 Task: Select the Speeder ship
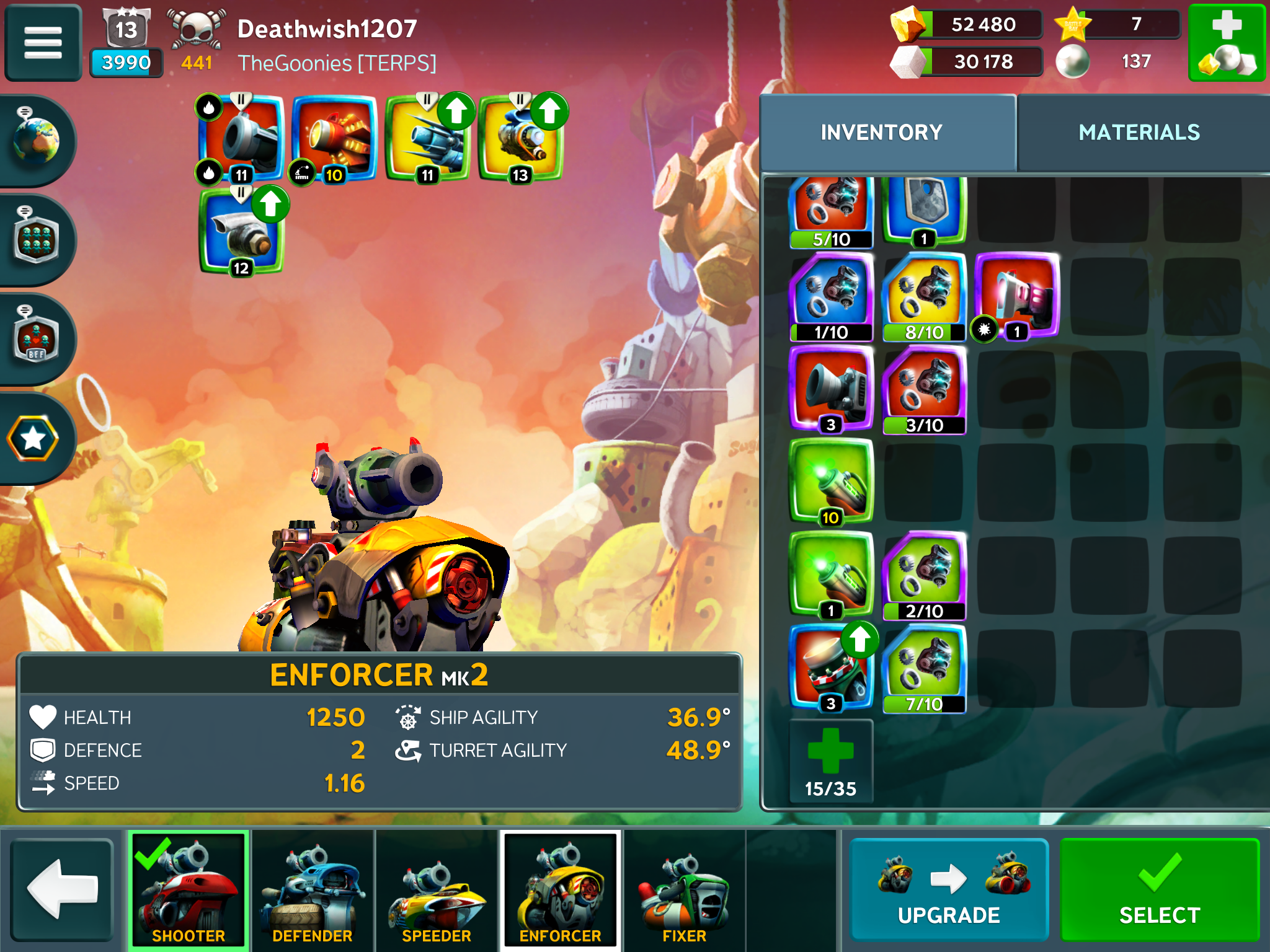437,889
